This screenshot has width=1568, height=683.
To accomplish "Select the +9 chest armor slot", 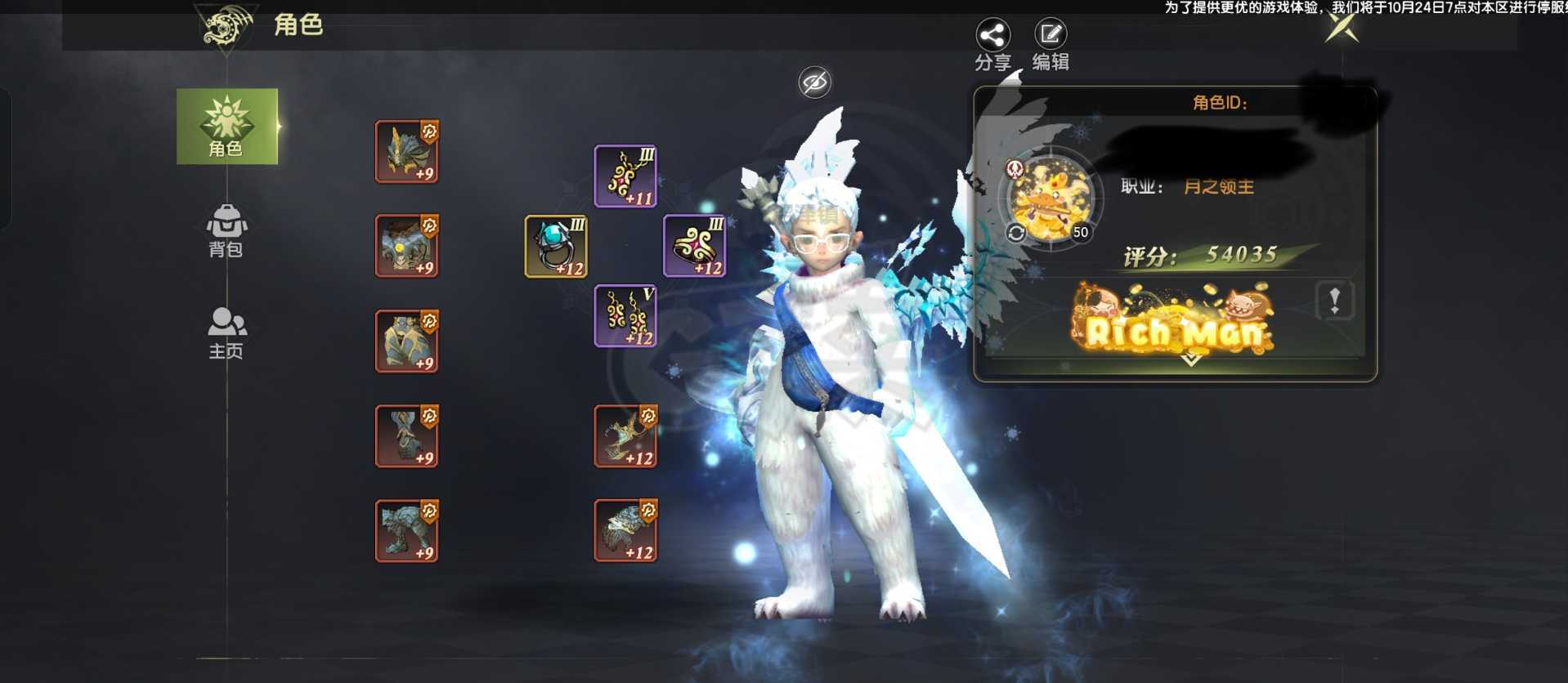I will tap(406, 246).
